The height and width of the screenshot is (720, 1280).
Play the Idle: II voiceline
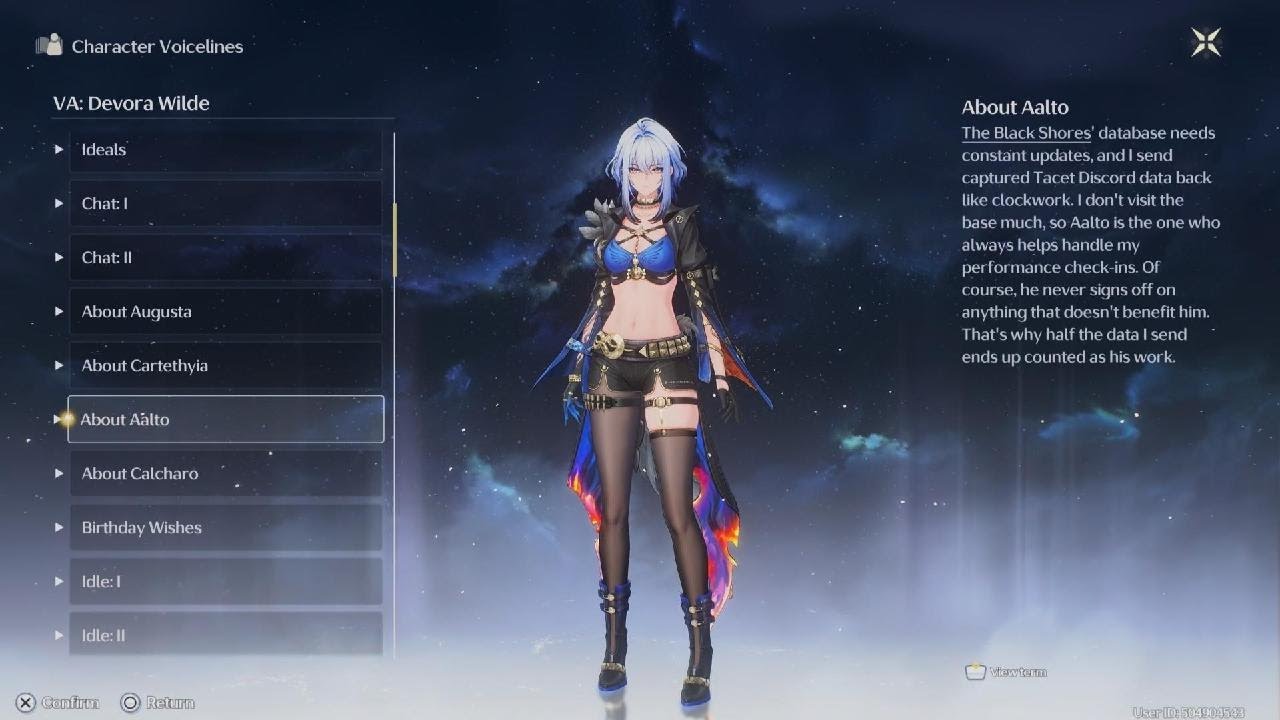[x=225, y=634]
